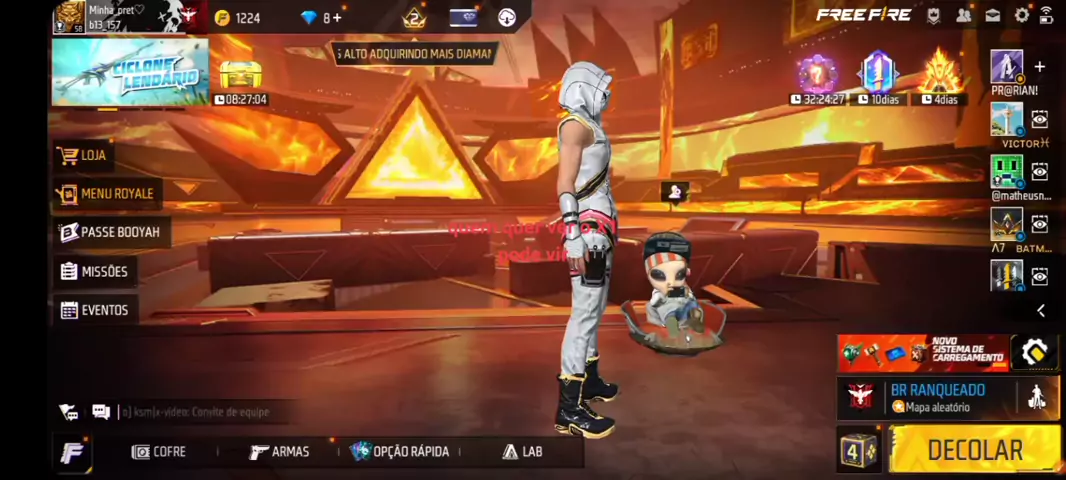The width and height of the screenshot is (1066, 480).
Task: Open the friends list icon
Action: click(x=963, y=15)
